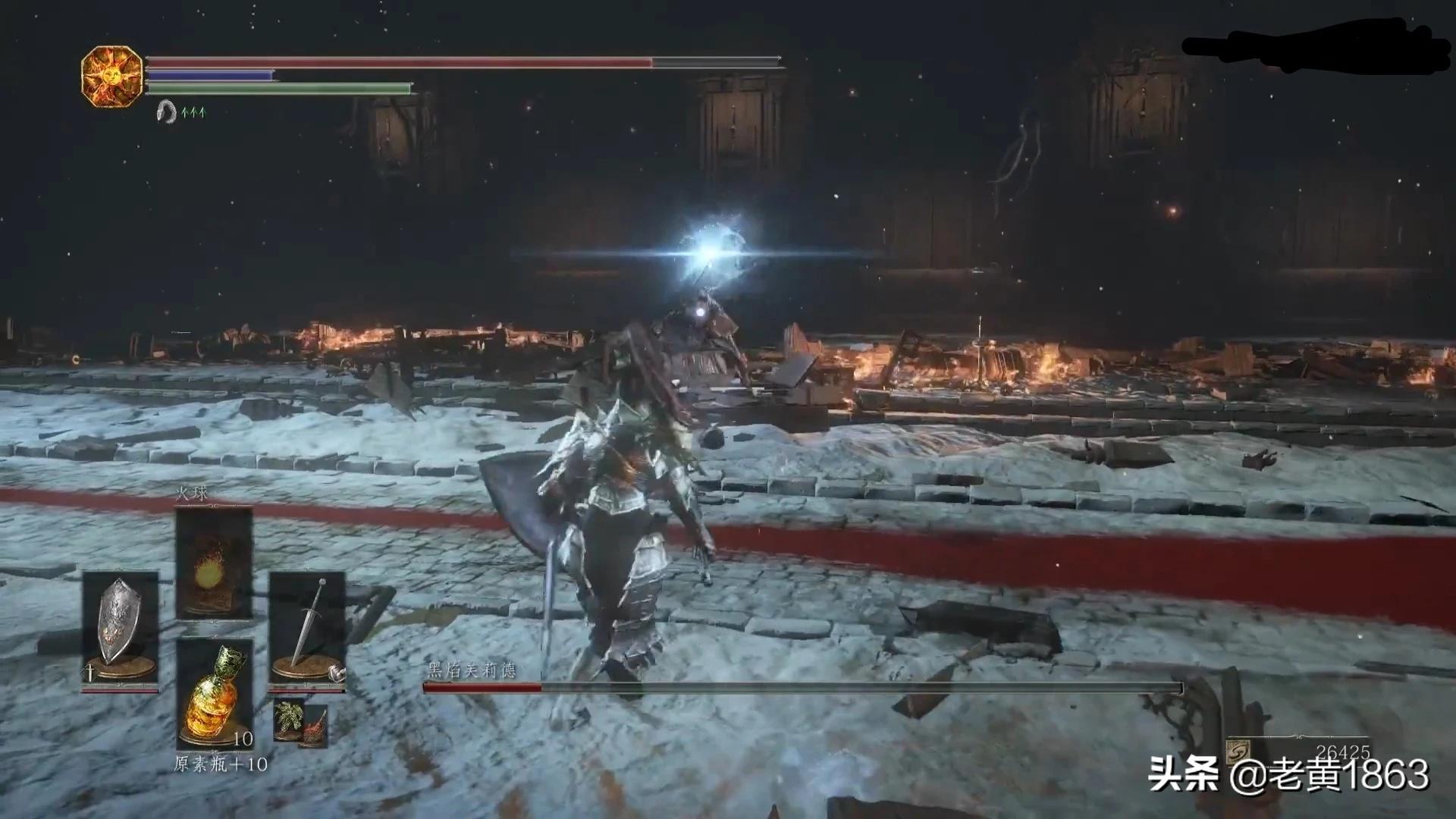Click the sun covenant emblem
Image resolution: width=1456 pixels, height=819 pixels.
(112, 77)
